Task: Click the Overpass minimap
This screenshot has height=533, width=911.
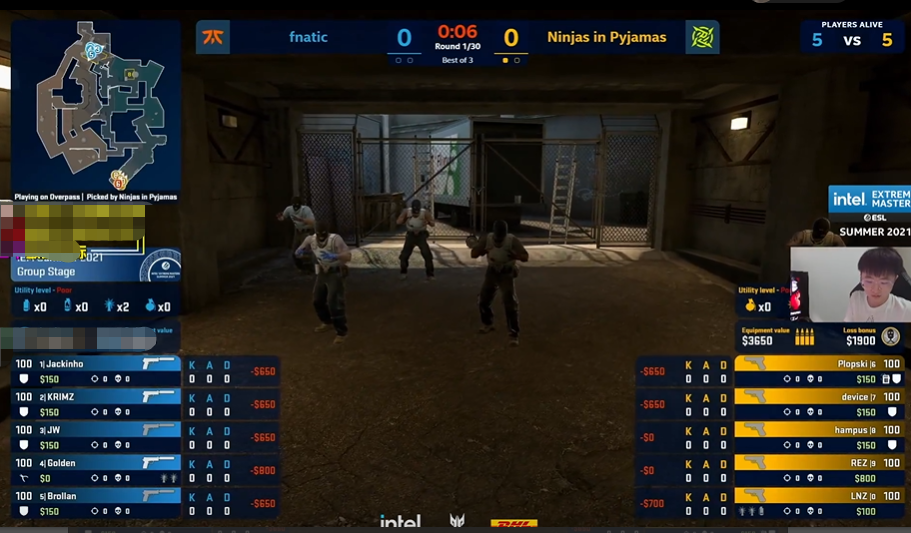Action: 96,103
